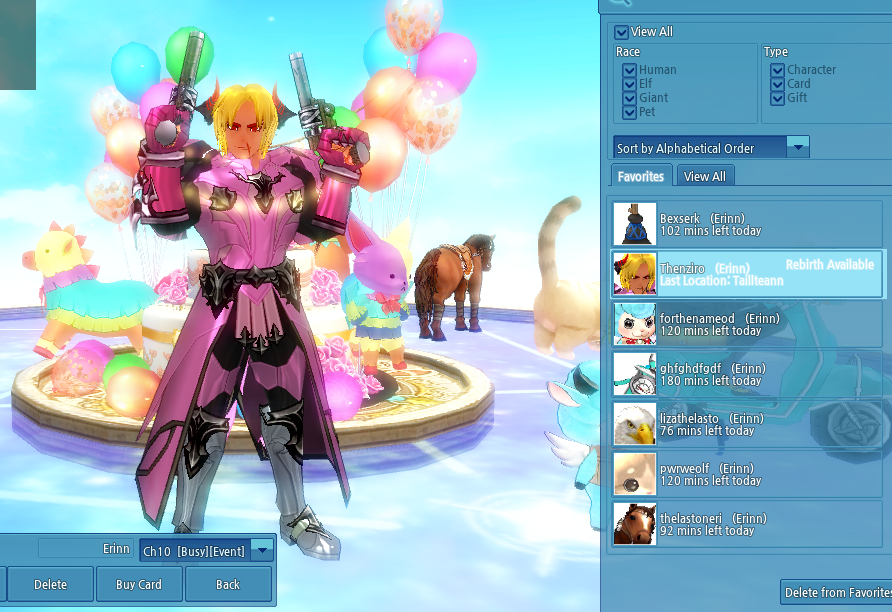
Task: Toggle the Gift type filter
Action: pyautogui.click(x=777, y=98)
